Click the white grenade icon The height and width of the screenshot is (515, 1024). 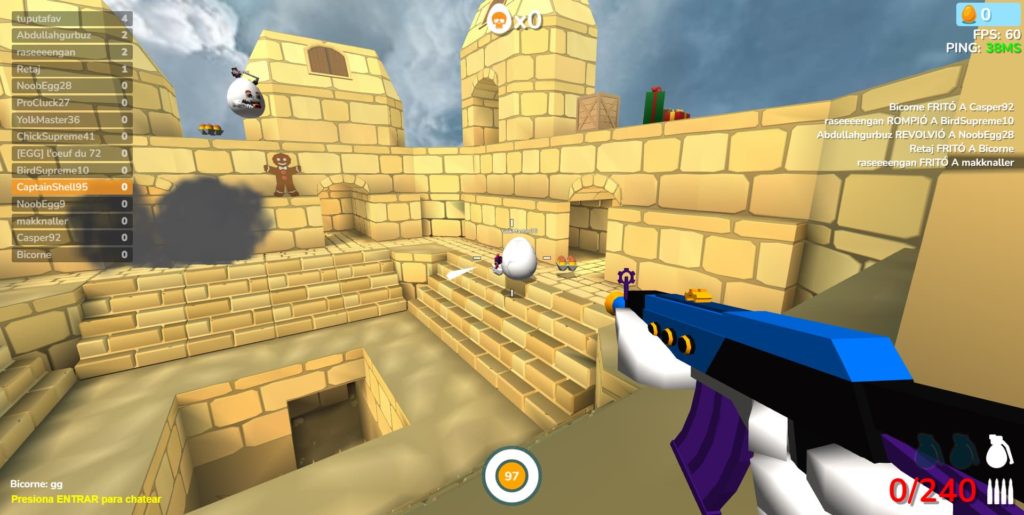[998, 451]
